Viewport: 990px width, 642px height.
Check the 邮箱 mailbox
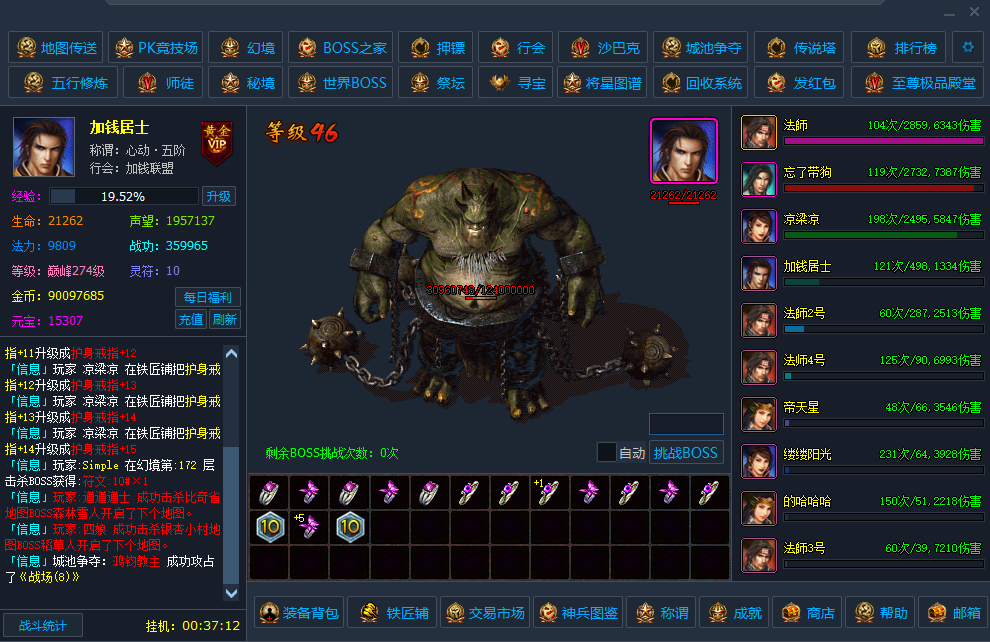coord(953,612)
